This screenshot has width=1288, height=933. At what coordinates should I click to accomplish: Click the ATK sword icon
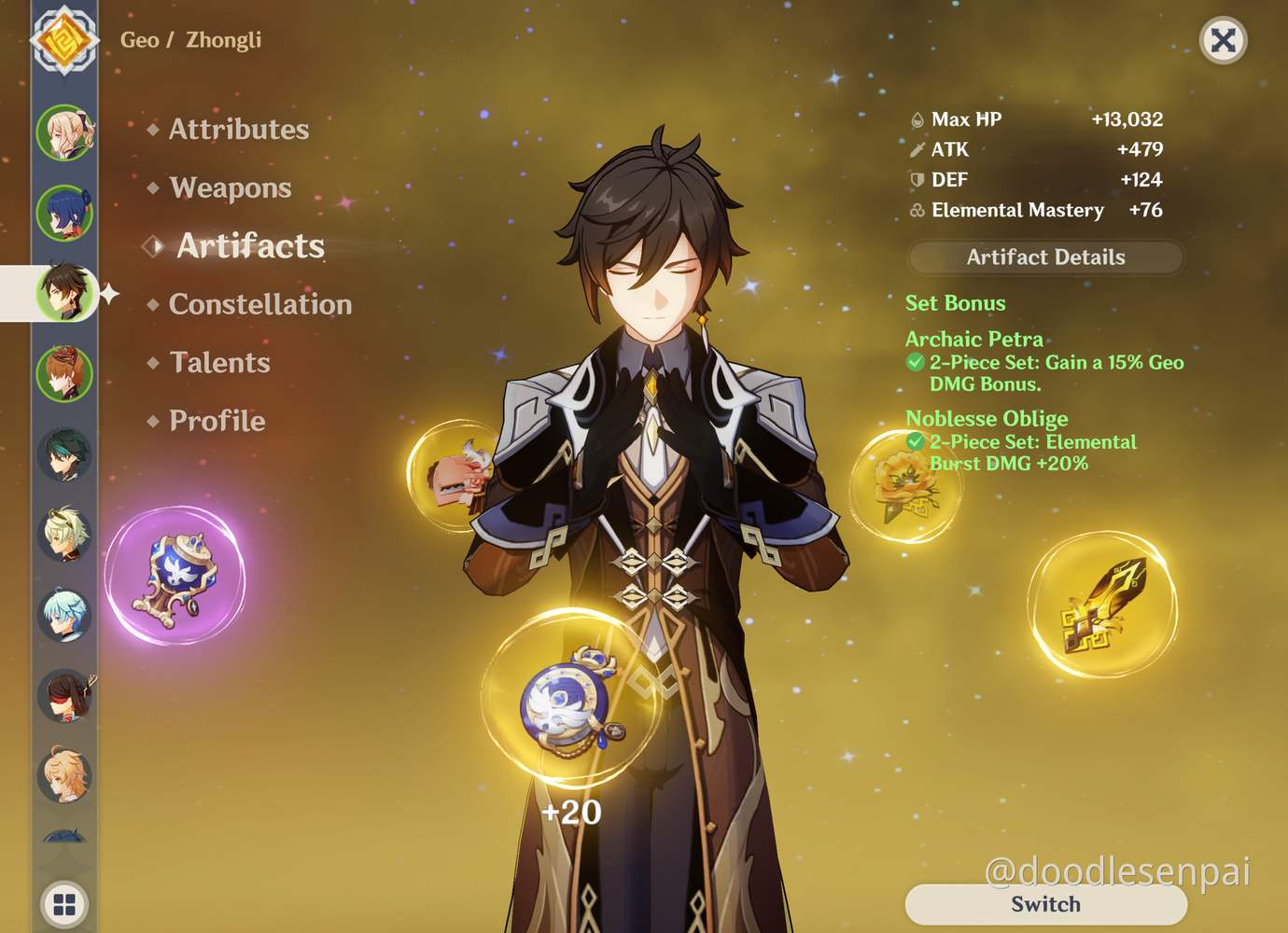click(x=916, y=149)
